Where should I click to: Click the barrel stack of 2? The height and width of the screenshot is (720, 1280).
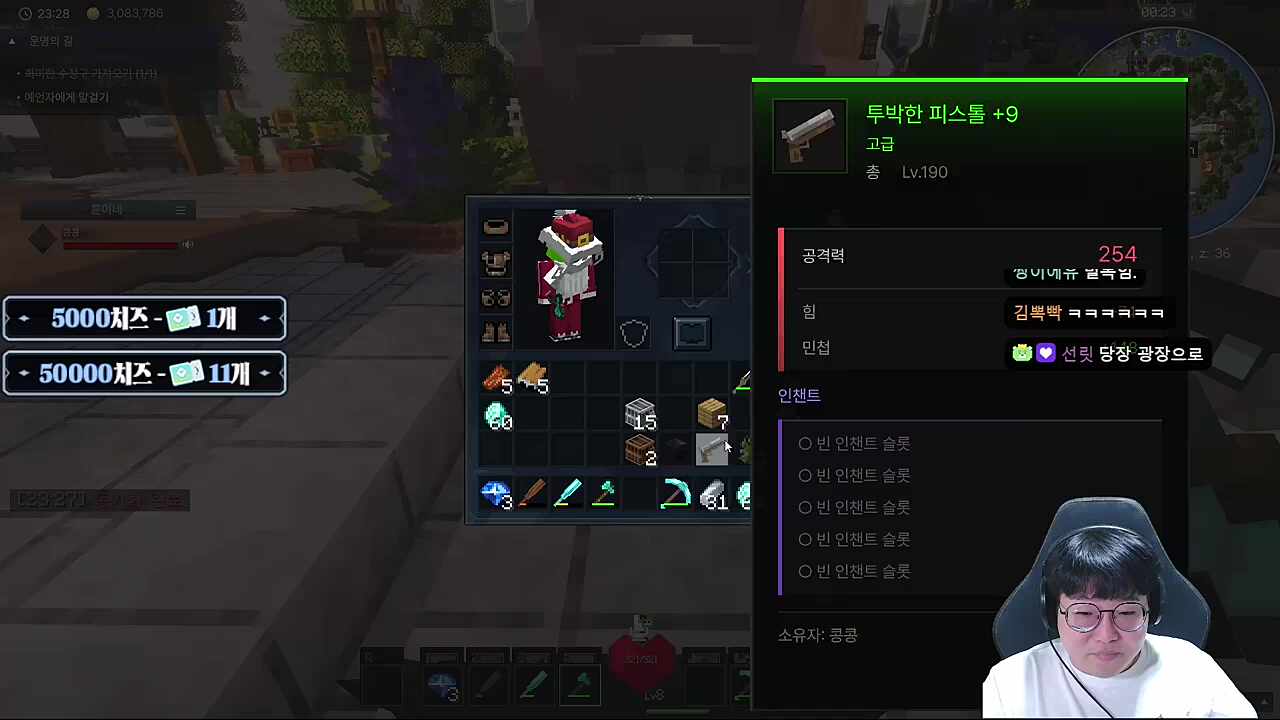(x=640, y=450)
